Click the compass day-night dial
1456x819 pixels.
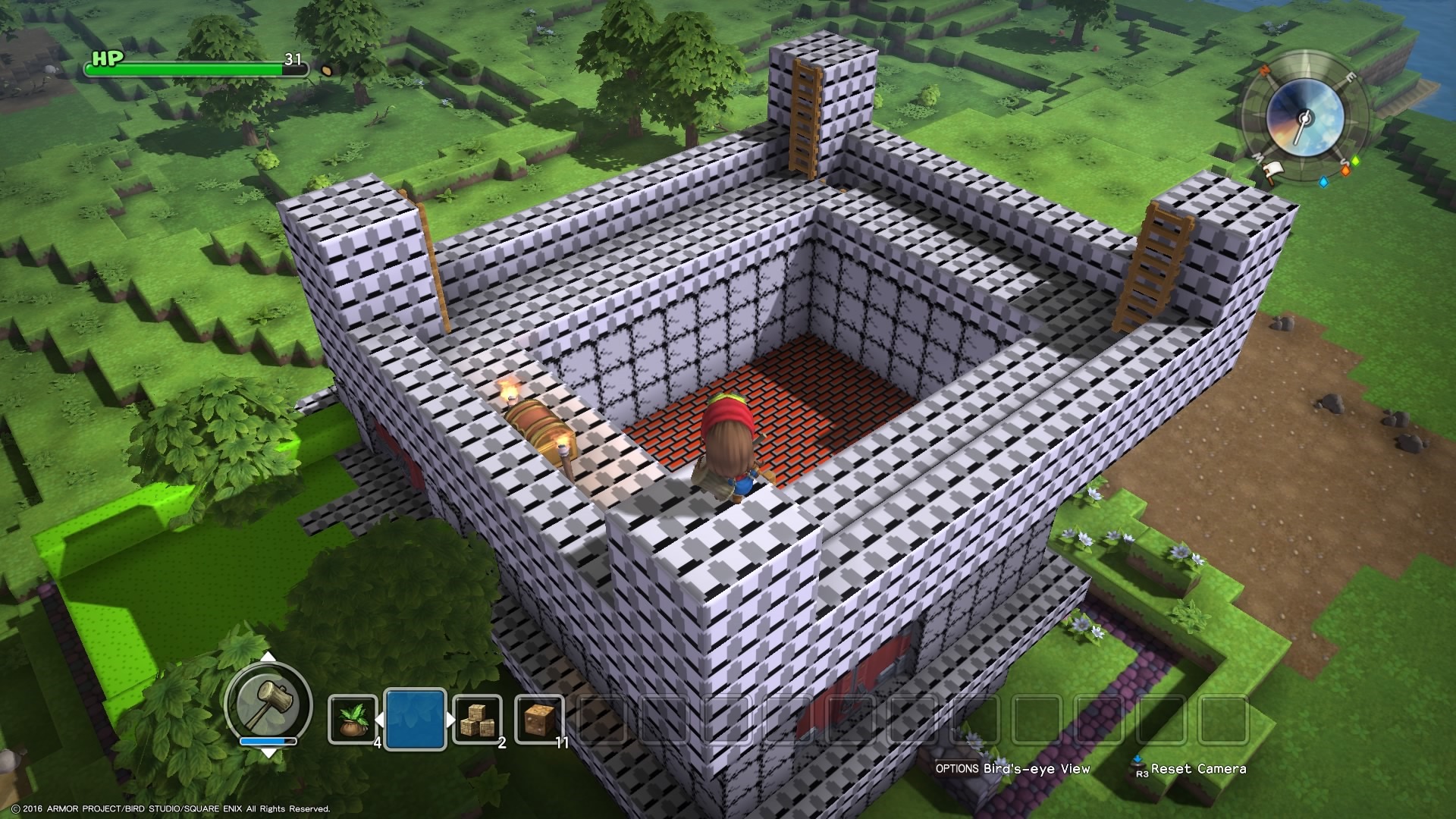[1304, 118]
